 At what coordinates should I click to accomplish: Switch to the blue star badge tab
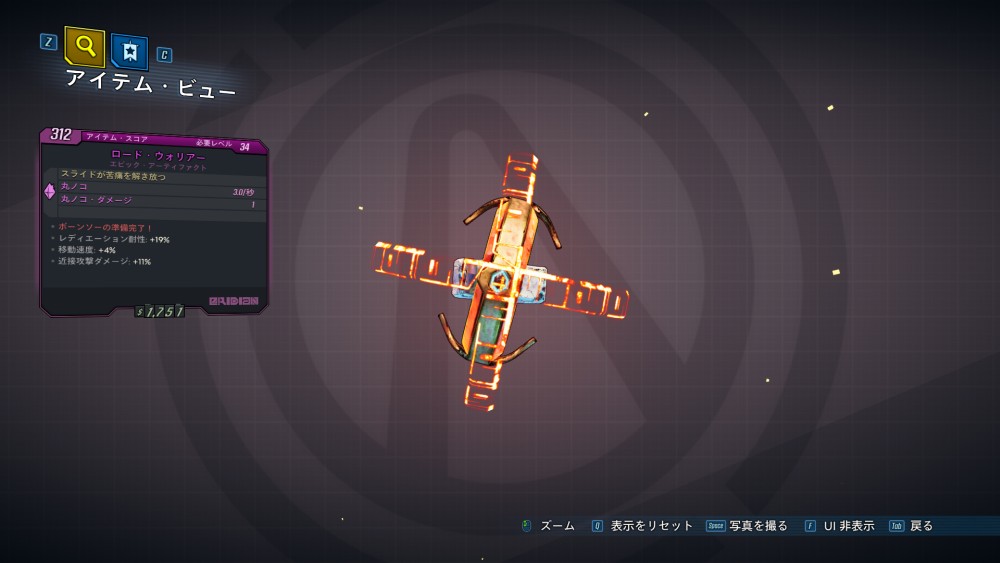pyautogui.click(x=130, y=51)
